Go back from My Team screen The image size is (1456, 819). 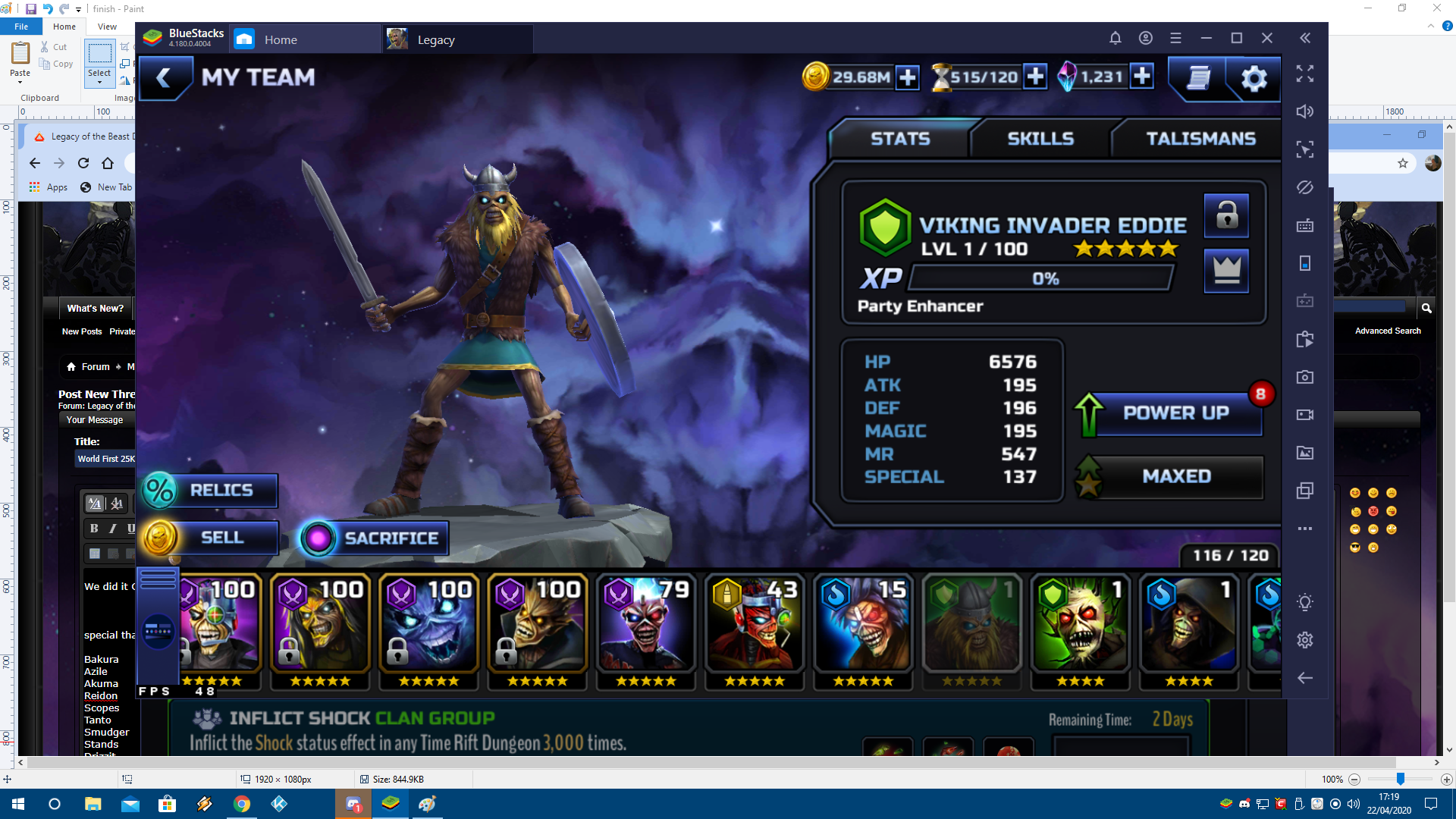164,77
